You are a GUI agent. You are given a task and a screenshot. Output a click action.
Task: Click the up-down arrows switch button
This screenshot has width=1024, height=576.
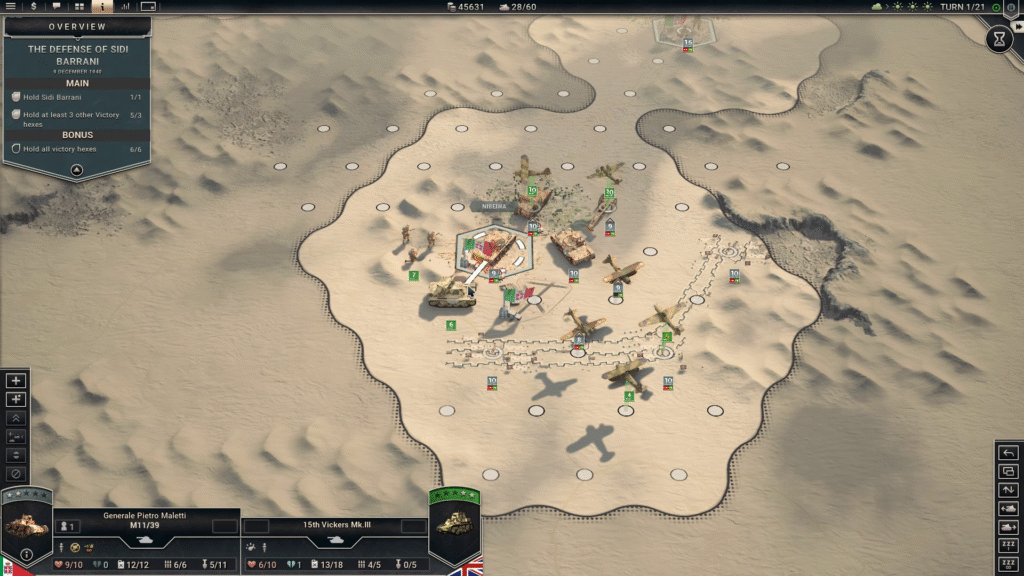pyautogui.click(x=1009, y=491)
